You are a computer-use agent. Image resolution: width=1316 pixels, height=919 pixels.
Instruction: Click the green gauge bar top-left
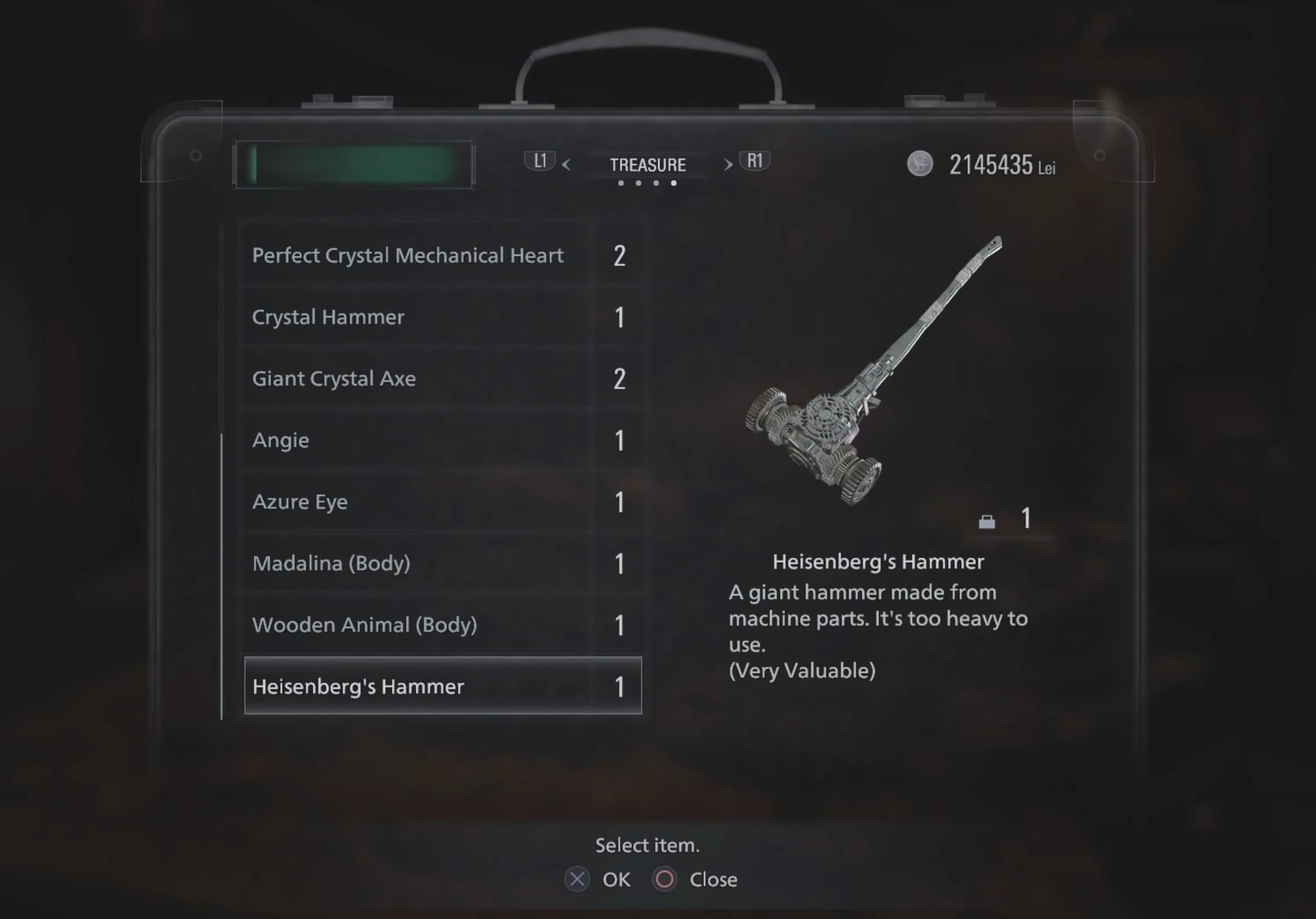(x=353, y=165)
